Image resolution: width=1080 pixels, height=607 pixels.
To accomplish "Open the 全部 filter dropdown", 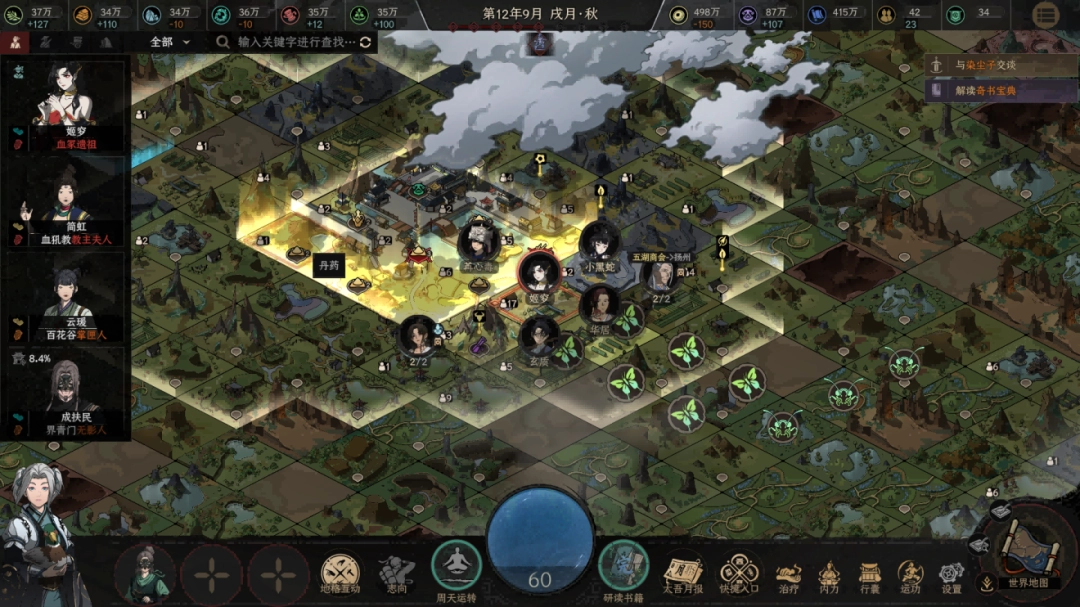I will pos(169,42).
